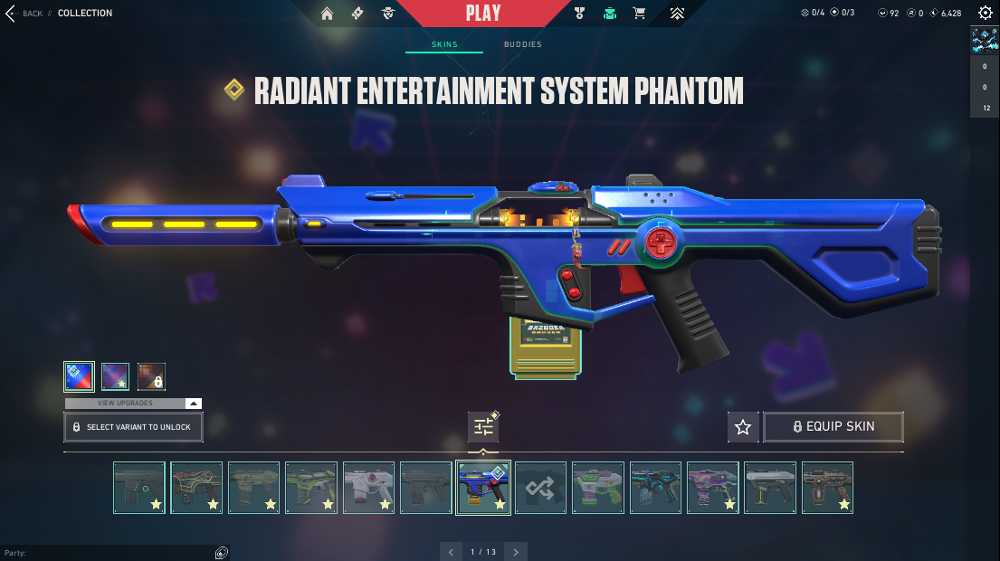Click Select Variant to Unlock button
1000x561 pixels.
(133, 427)
